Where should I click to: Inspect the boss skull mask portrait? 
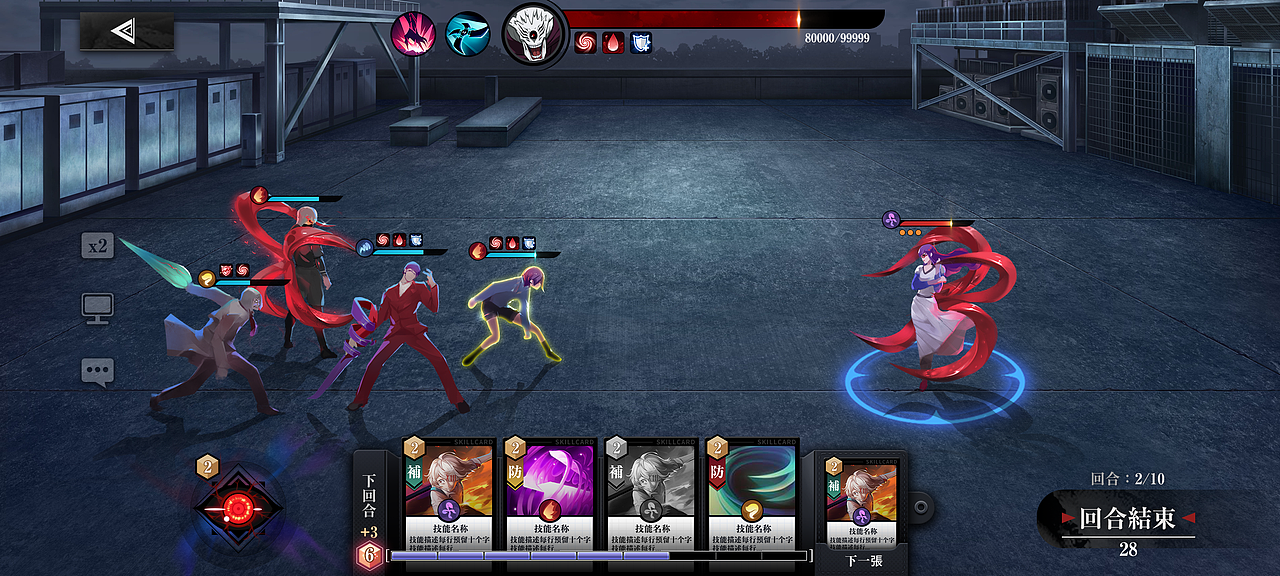[534, 33]
